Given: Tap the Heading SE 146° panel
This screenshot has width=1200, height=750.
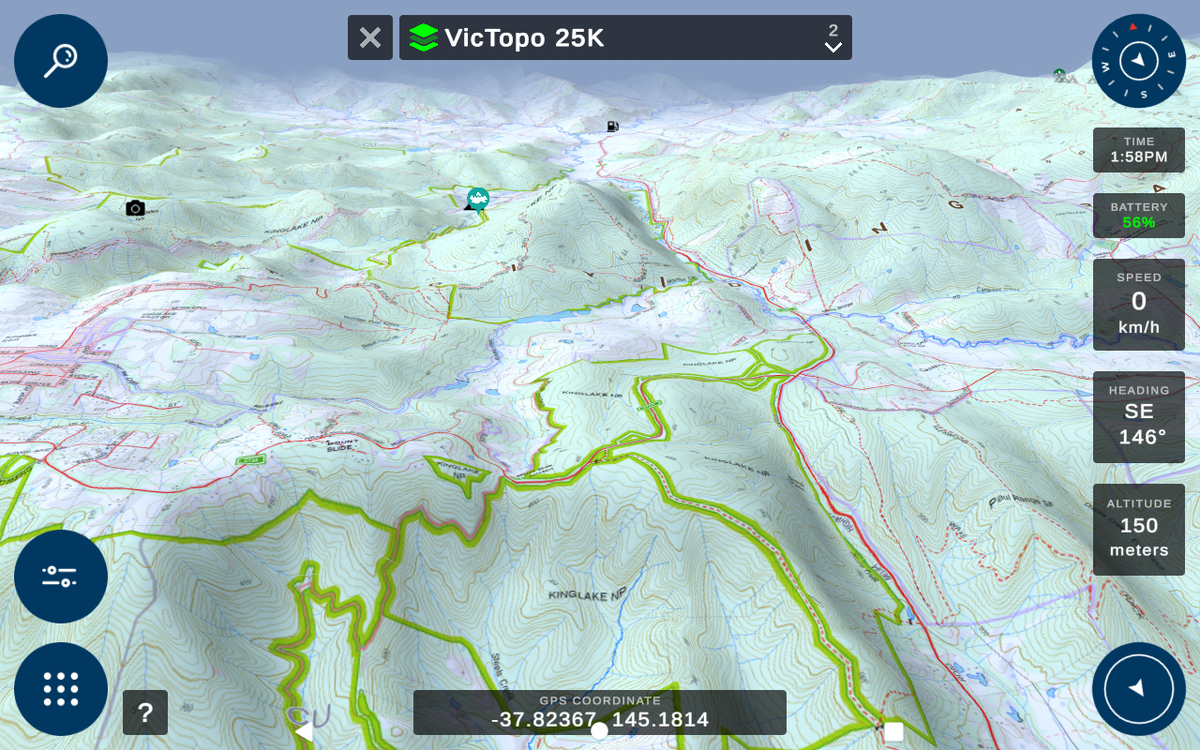Looking at the screenshot, I should point(1139,417).
